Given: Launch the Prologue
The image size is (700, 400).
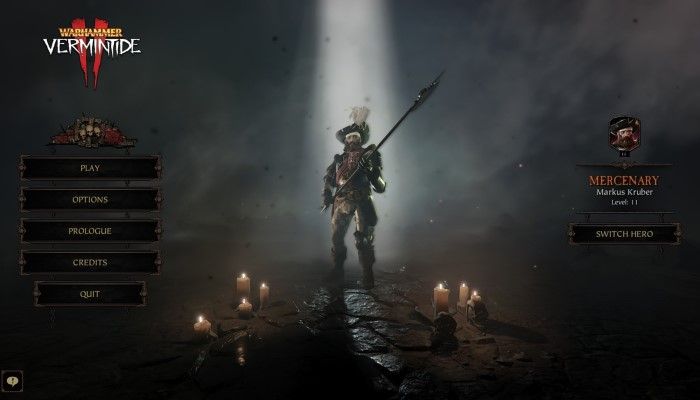Looking at the screenshot, I should 89,231.
